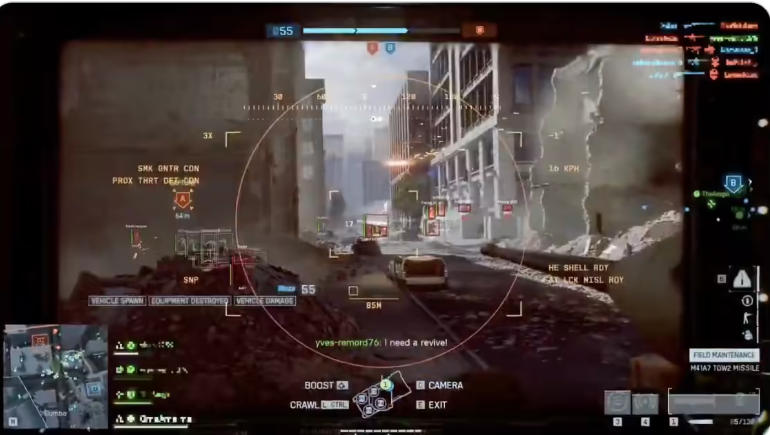Click the red objective A flag icon
This screenshot has height=435, width=770.
(x=373, y=47)
